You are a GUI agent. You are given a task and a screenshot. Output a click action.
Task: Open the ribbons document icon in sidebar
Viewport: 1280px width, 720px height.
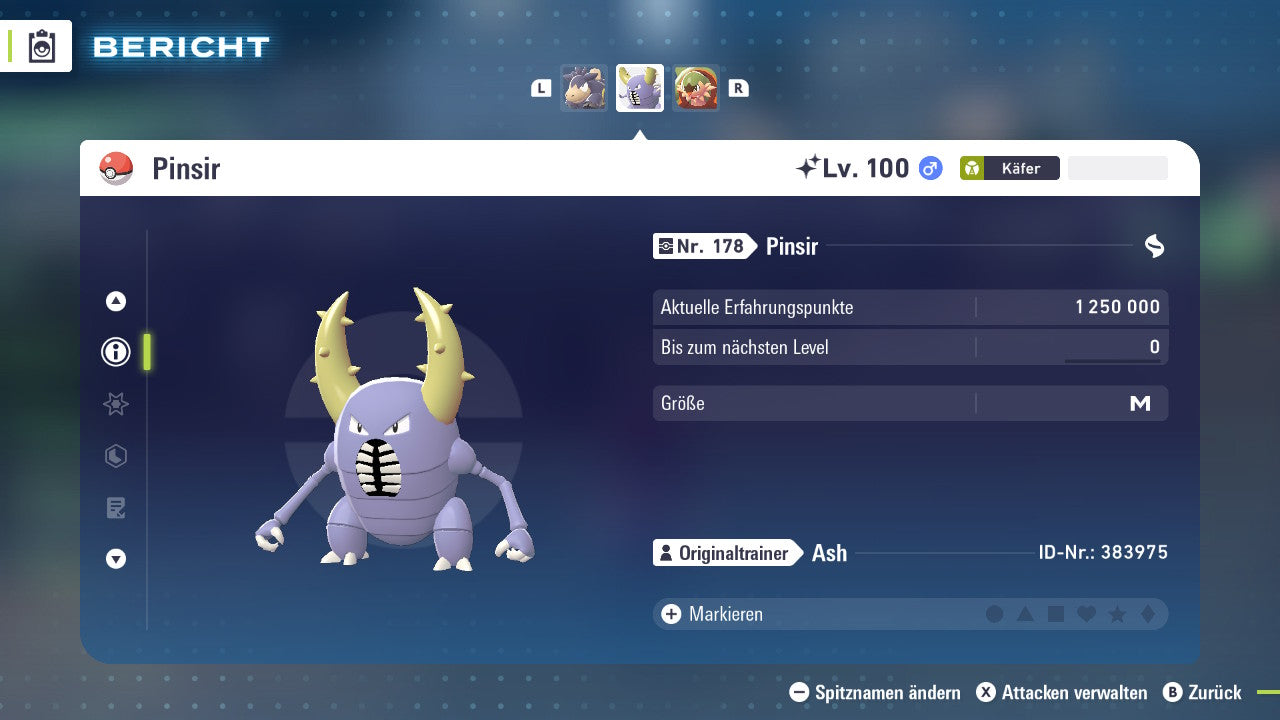tap(115, 508)
